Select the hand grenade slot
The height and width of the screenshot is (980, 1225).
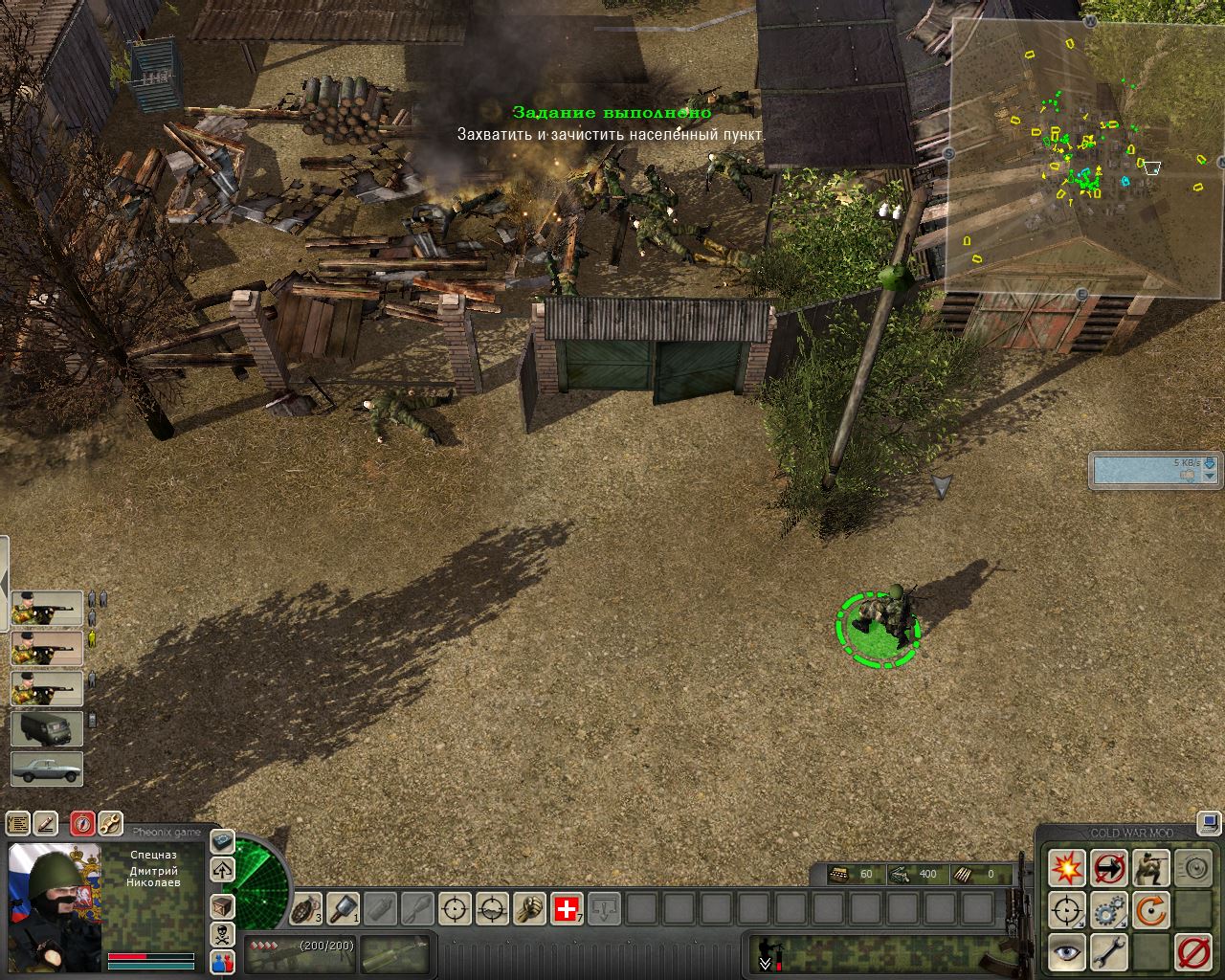point(306,908)
